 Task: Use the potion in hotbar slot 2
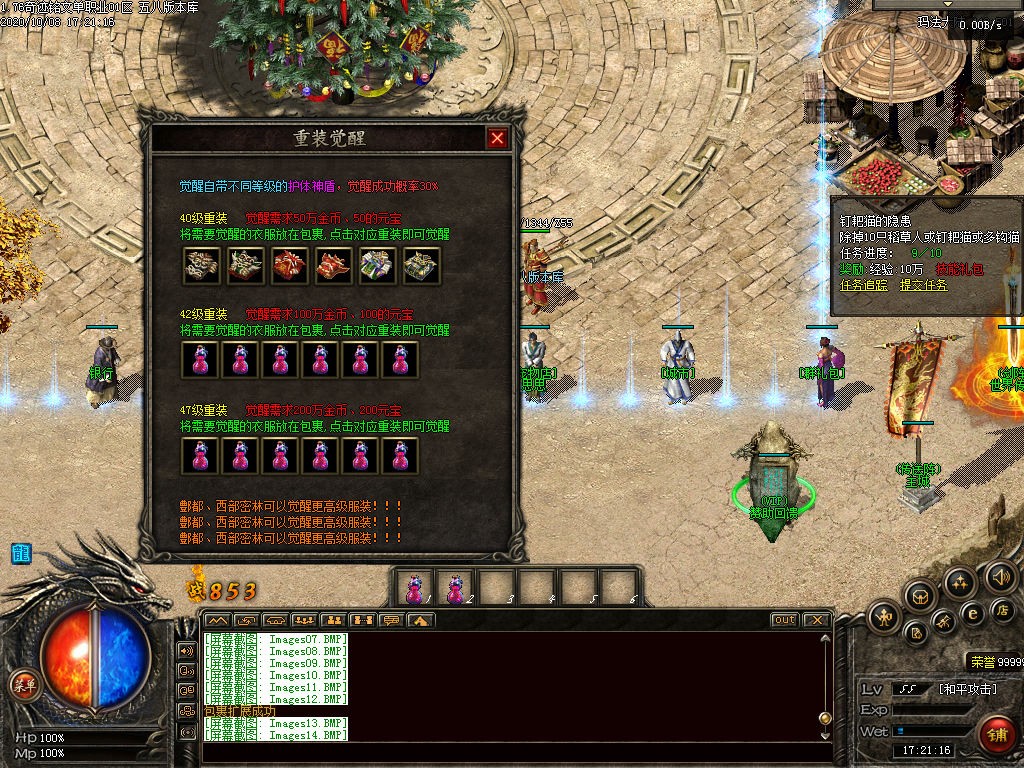click(x=455, y=588)
